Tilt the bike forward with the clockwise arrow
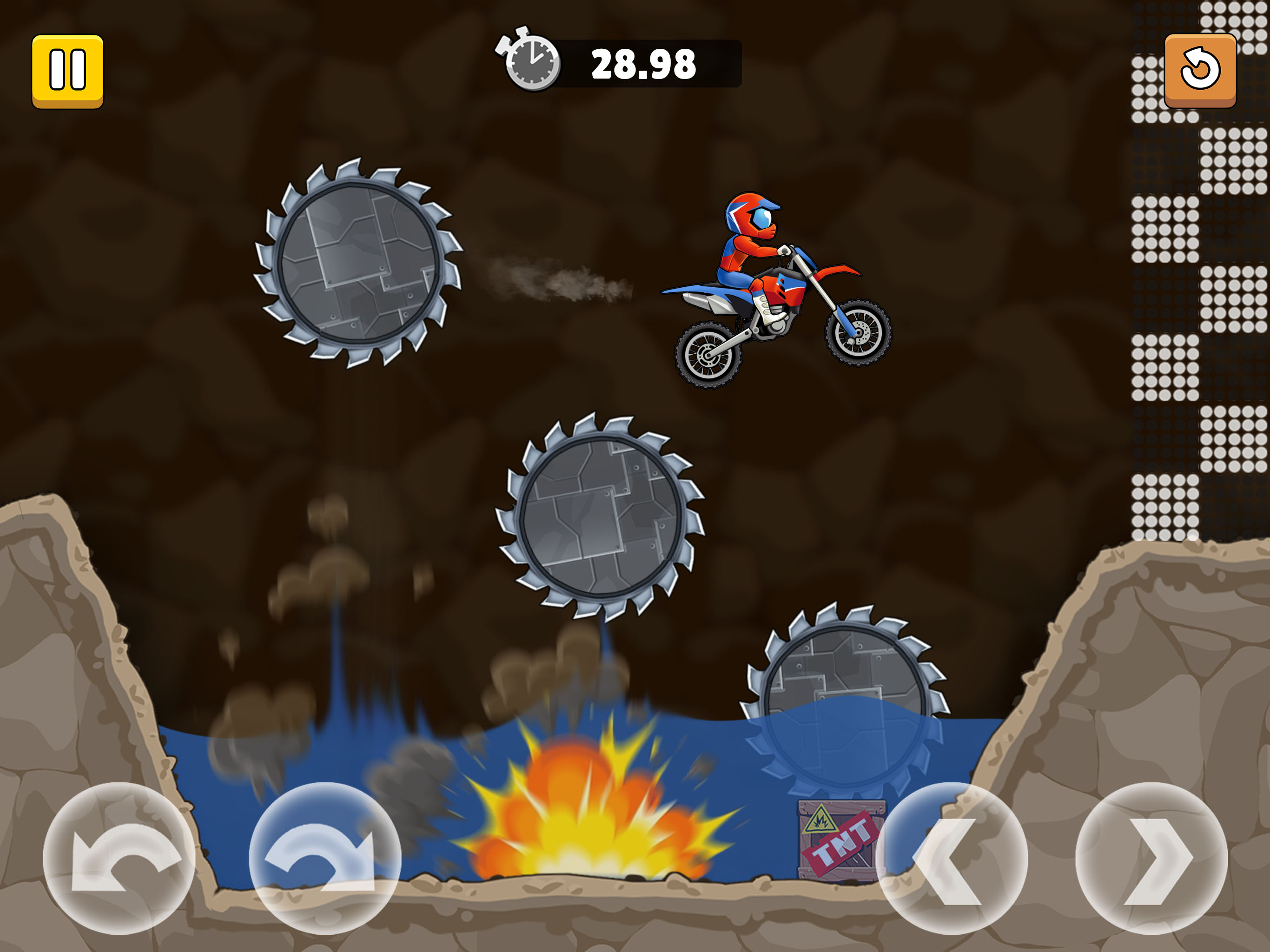The height and width of the screenshot is (952, 1270). (x=324, y=858)
